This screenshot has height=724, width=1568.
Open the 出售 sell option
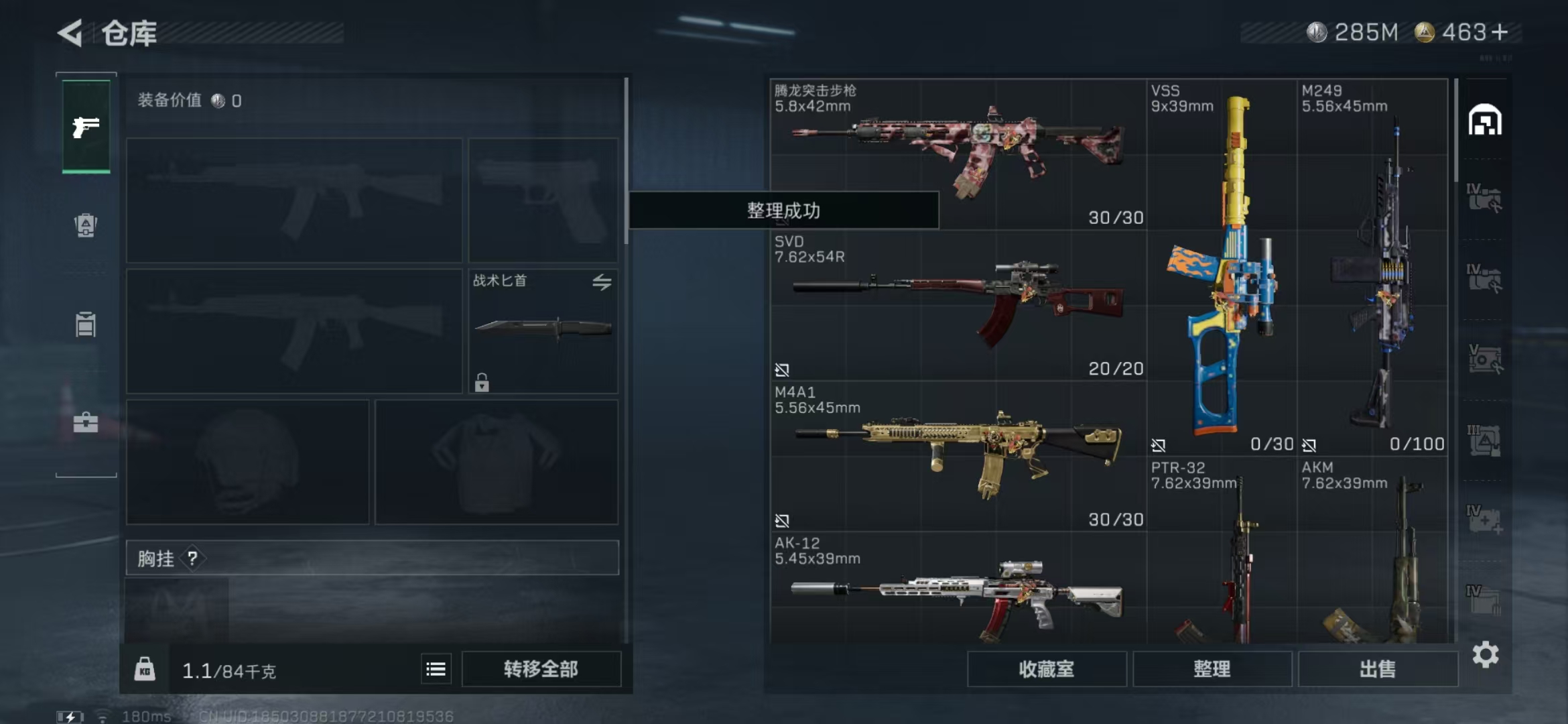point(1378,669)
